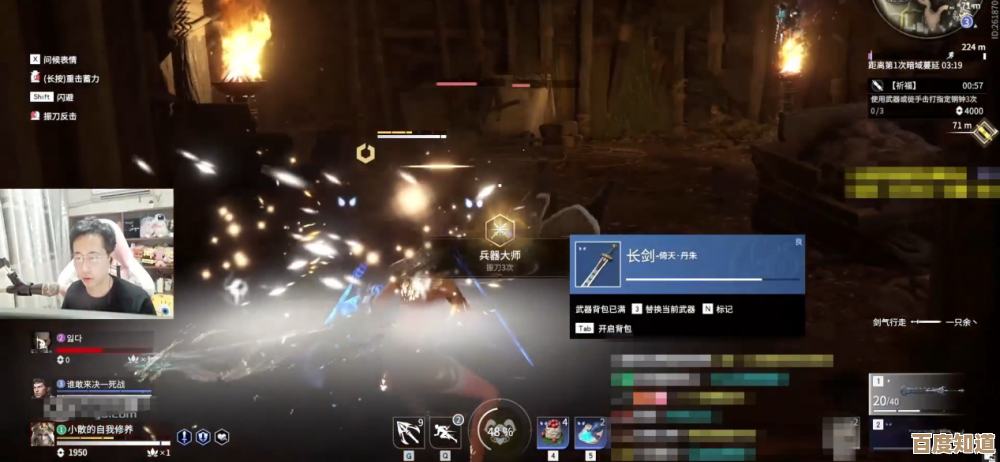The height and width of the screenshot is (462, 1000).
Task: Select the 长剑 weapon pickup card
Action: click(x=687, y=263)
